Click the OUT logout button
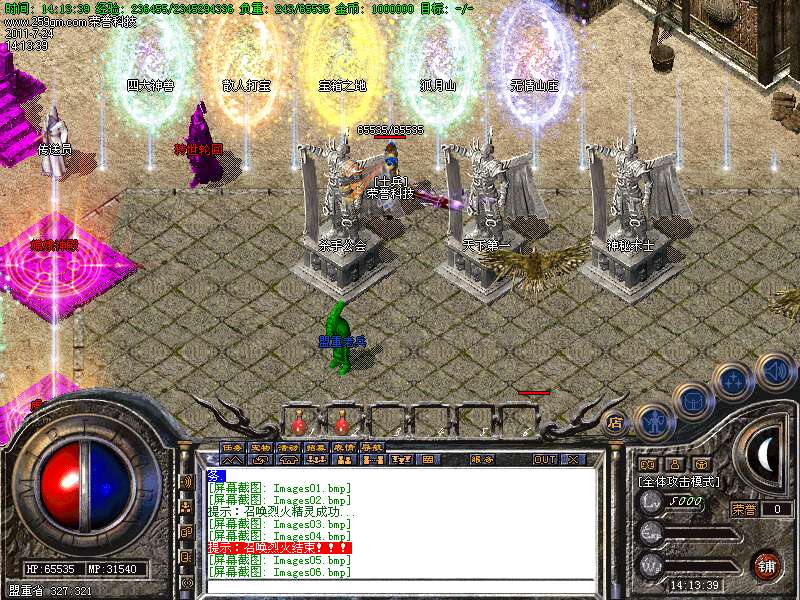The image size is (800, 600). point(545,460)
